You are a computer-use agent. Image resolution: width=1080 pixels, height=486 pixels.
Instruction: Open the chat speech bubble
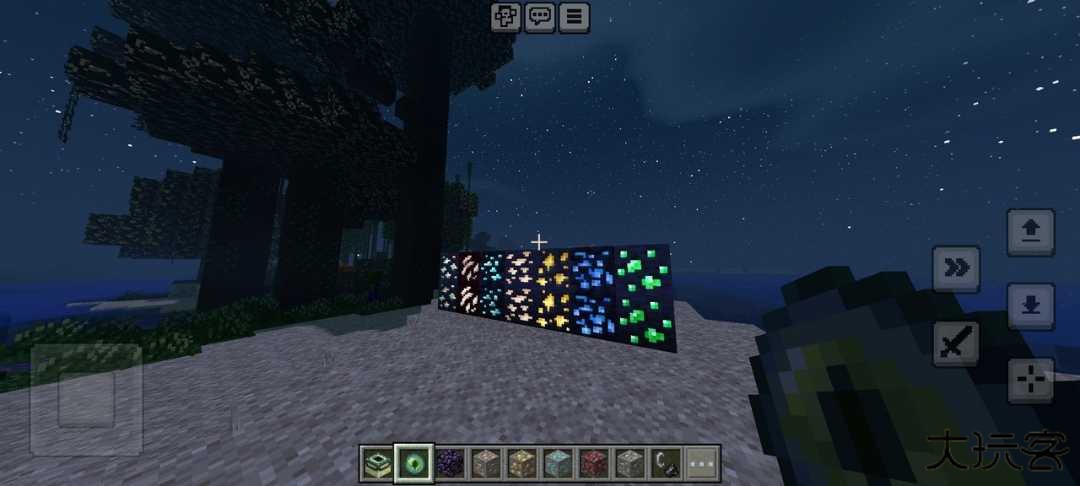coord(540,16)
